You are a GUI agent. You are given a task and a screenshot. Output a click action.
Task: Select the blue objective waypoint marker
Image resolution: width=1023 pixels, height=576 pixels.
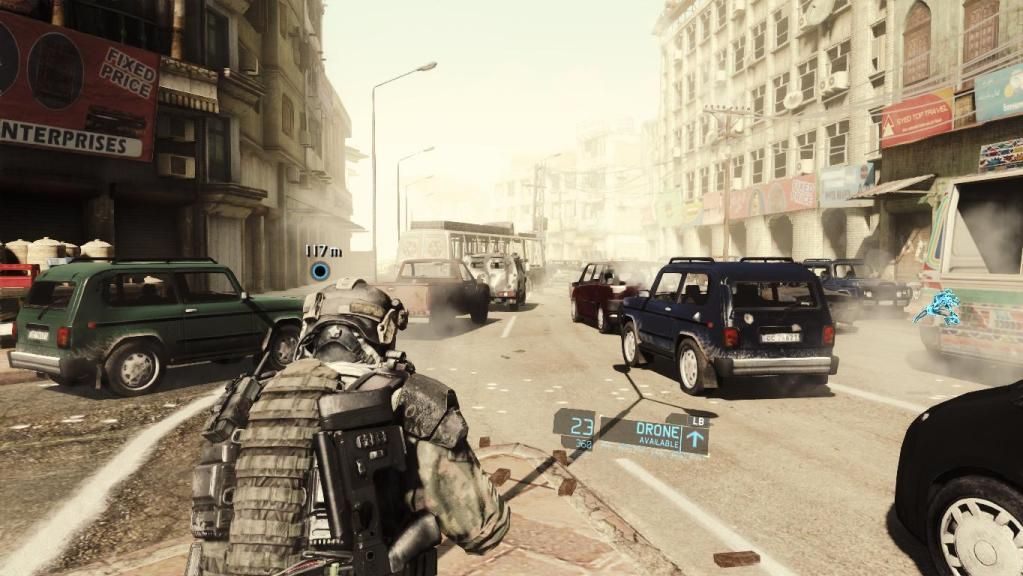(x=320, y=270)
